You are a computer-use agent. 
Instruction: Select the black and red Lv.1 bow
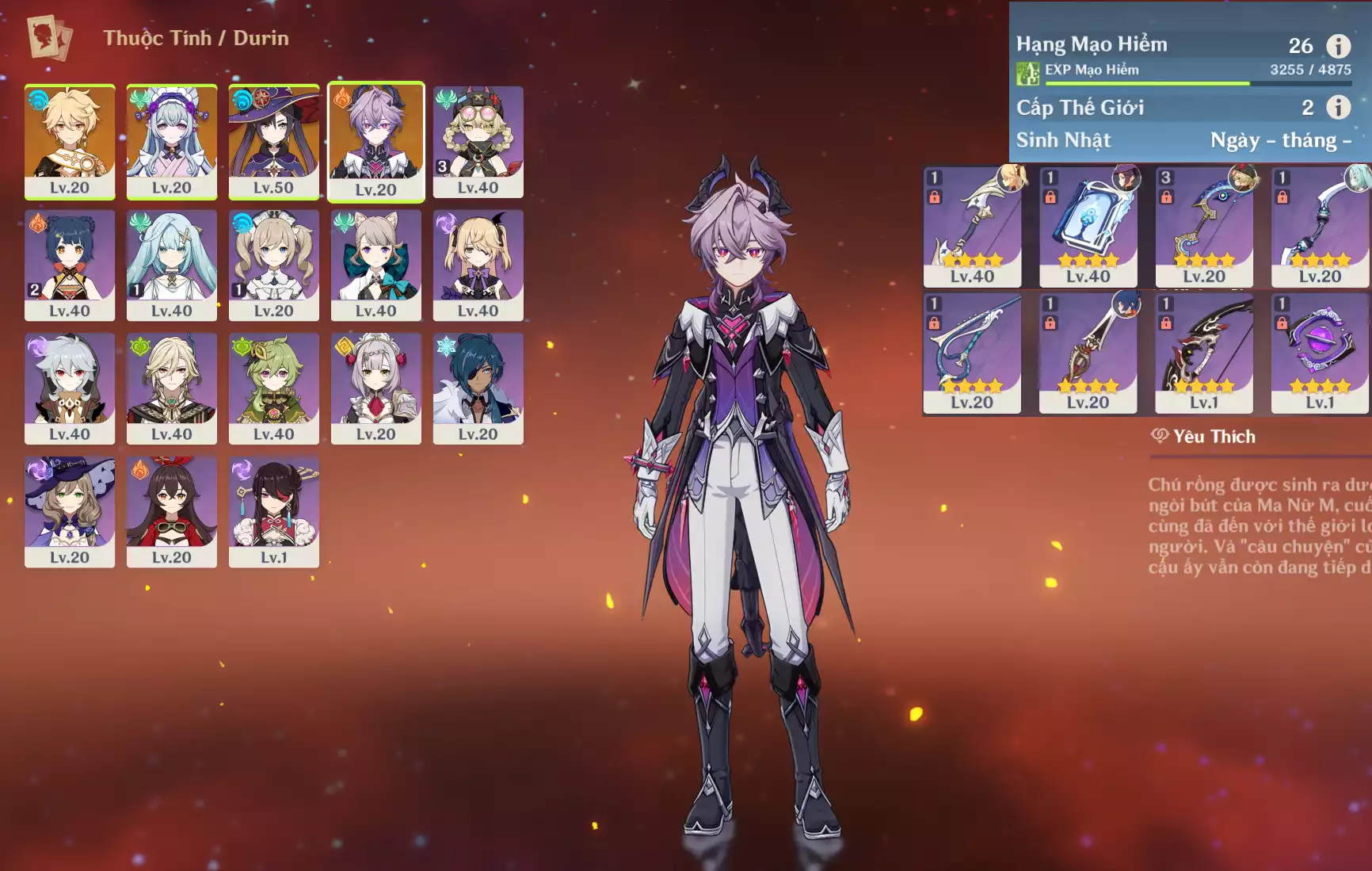point(1203,353)
